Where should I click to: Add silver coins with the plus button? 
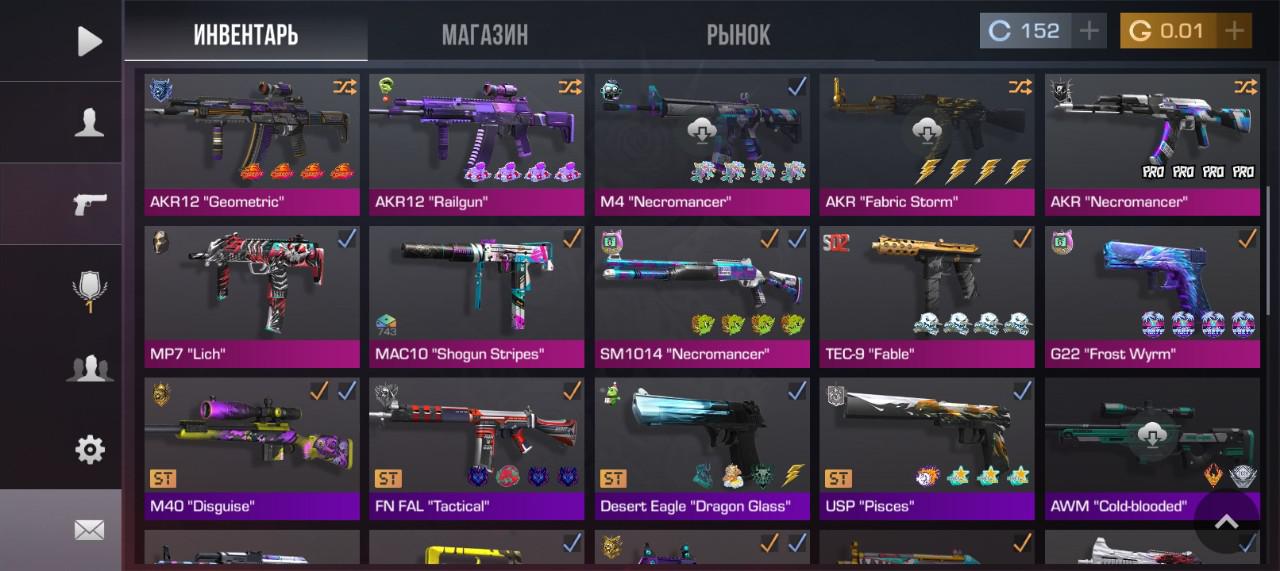coord(1088,31)
